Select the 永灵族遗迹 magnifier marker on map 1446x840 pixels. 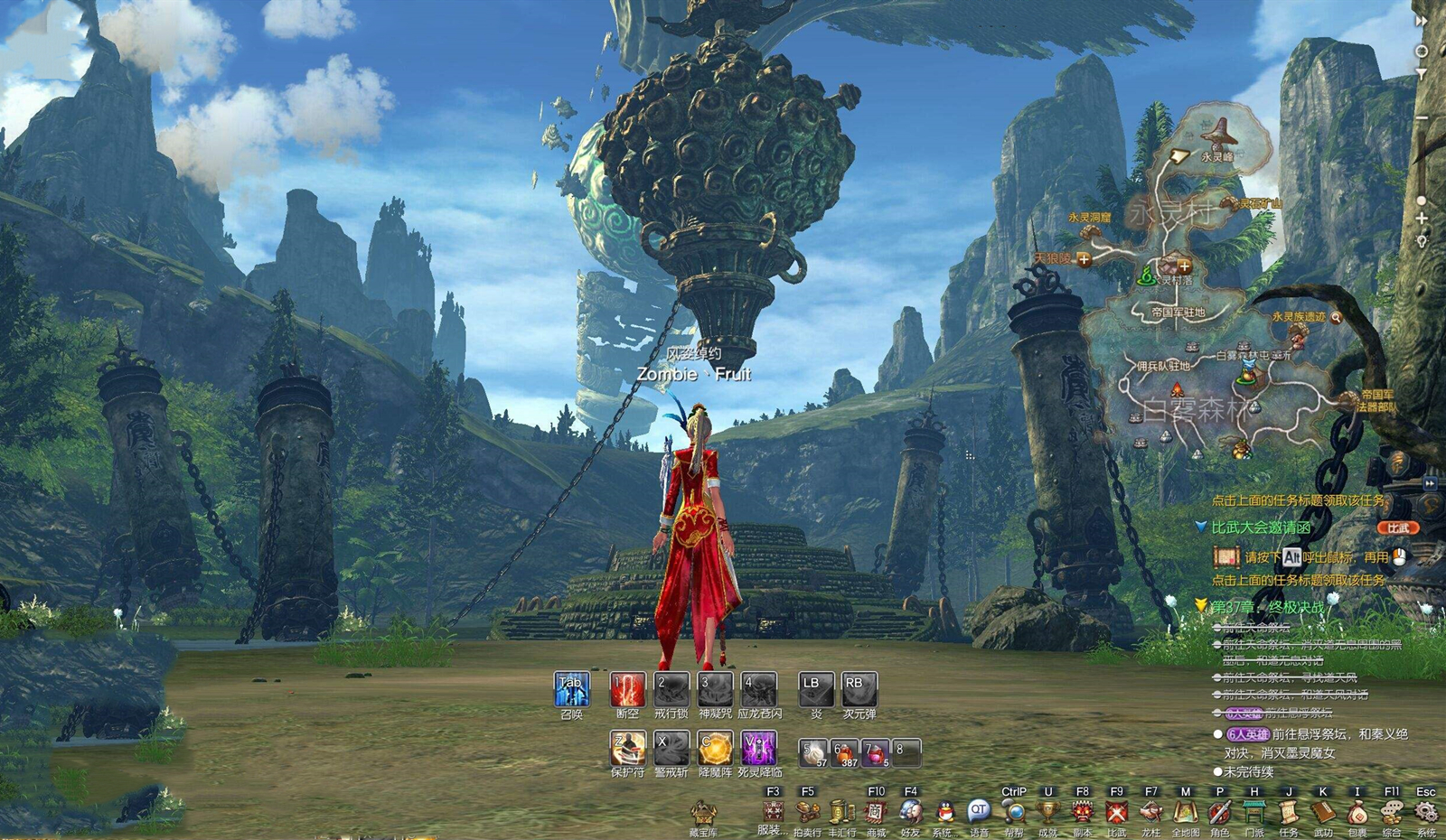[1336, 317]
